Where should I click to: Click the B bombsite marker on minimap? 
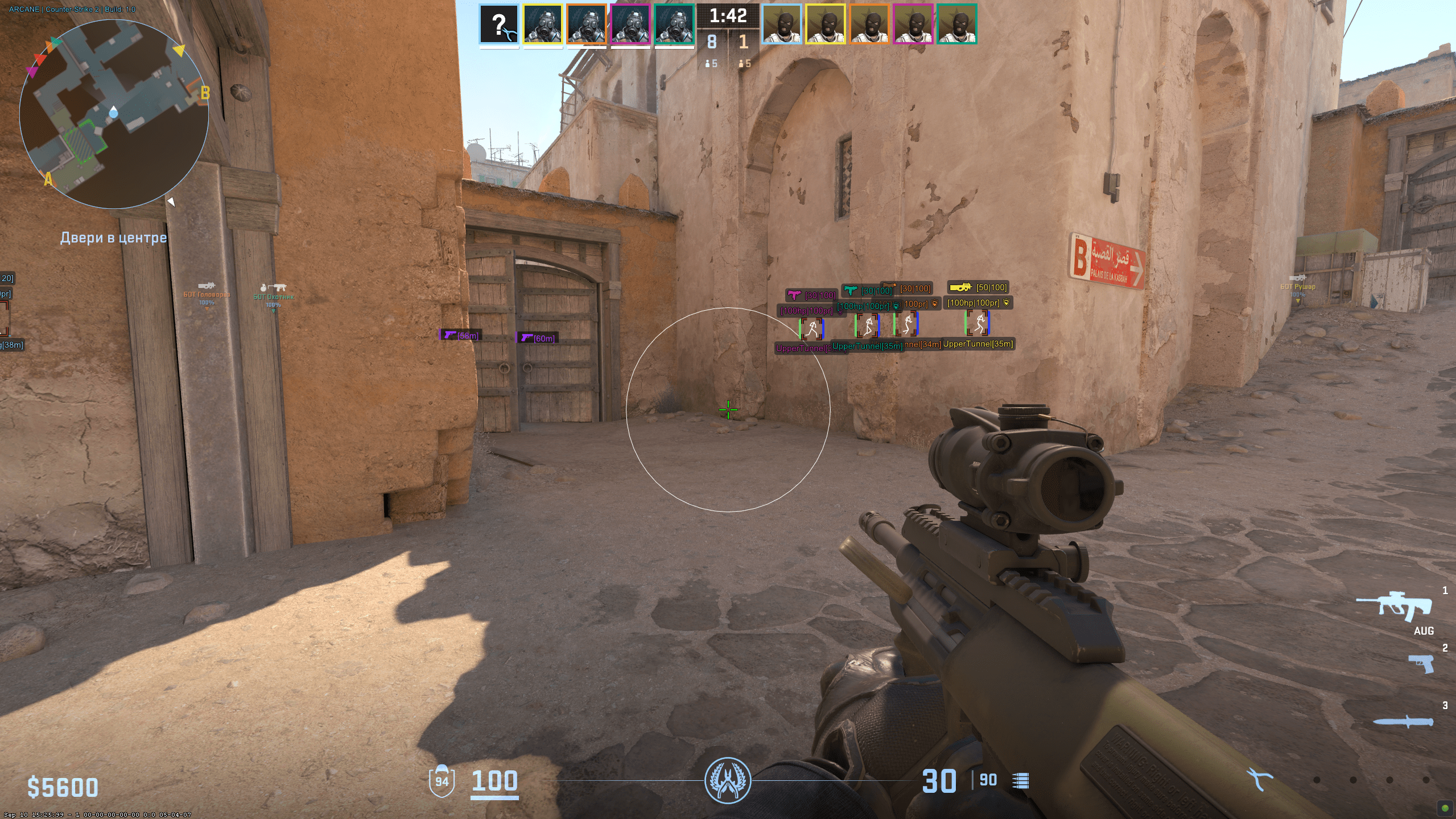pos(205,93)
